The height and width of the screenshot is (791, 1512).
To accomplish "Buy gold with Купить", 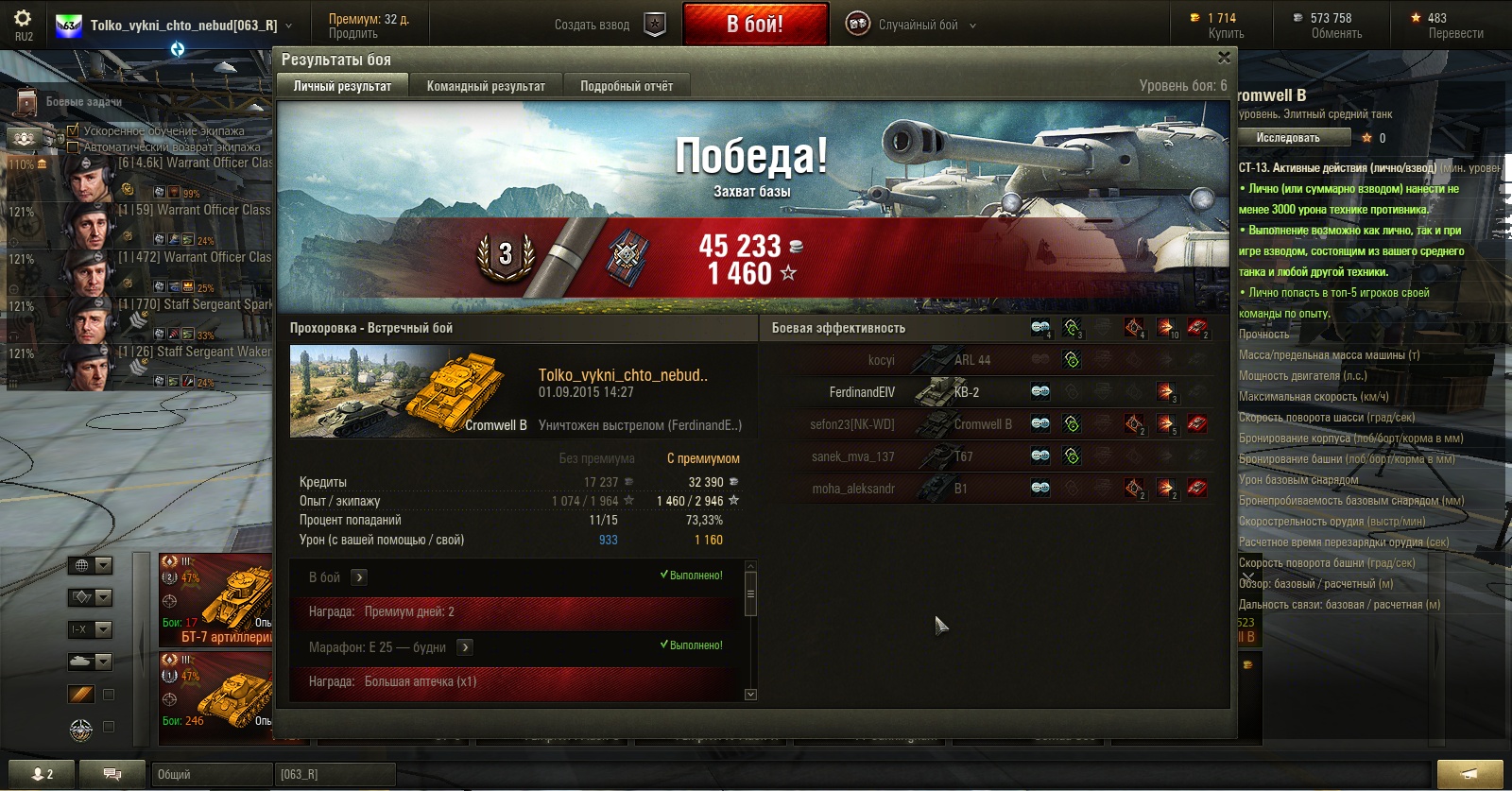I will pos(1226,34).
